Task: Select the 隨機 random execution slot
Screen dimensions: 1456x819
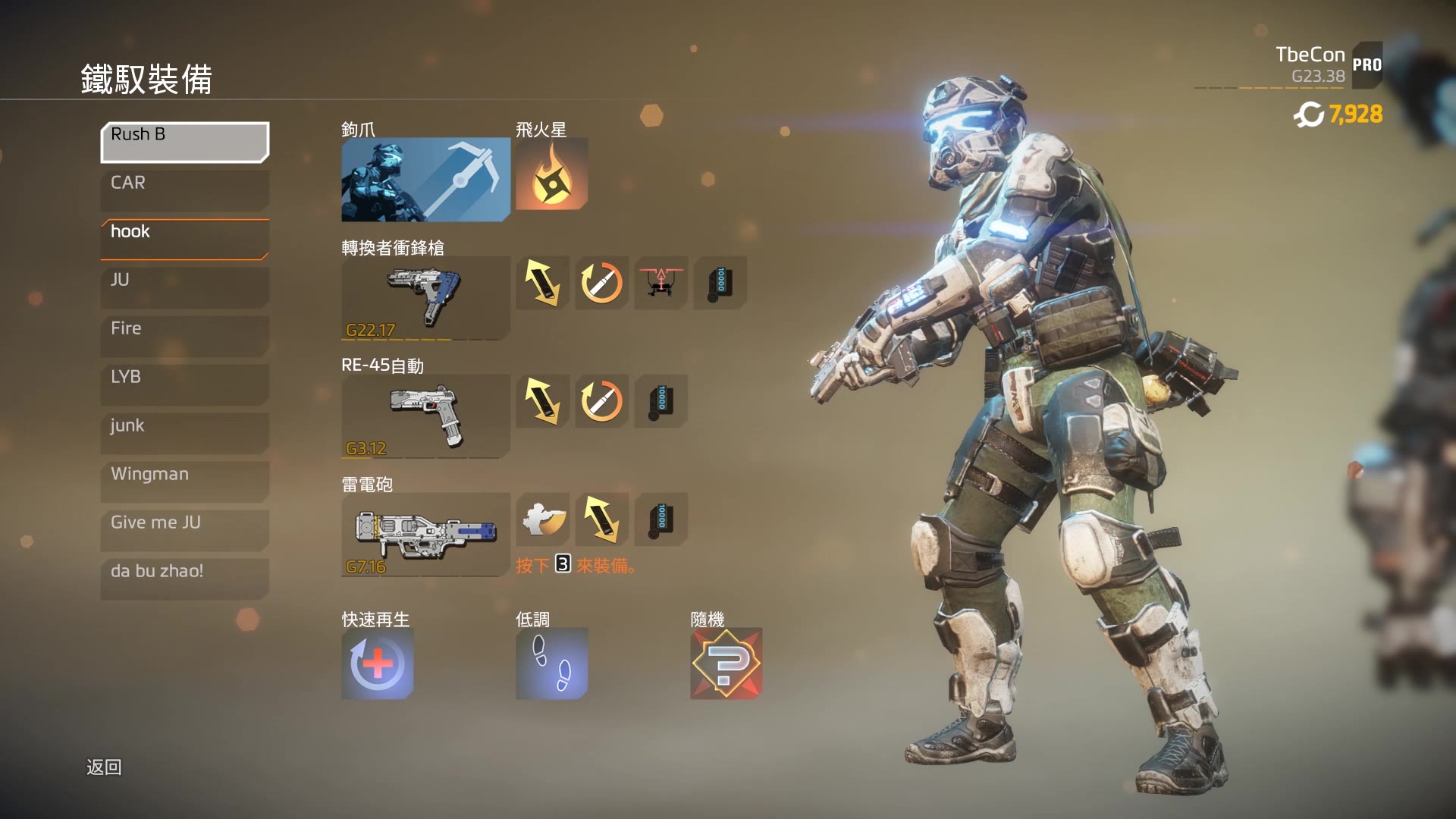Action: coord(726,664)
